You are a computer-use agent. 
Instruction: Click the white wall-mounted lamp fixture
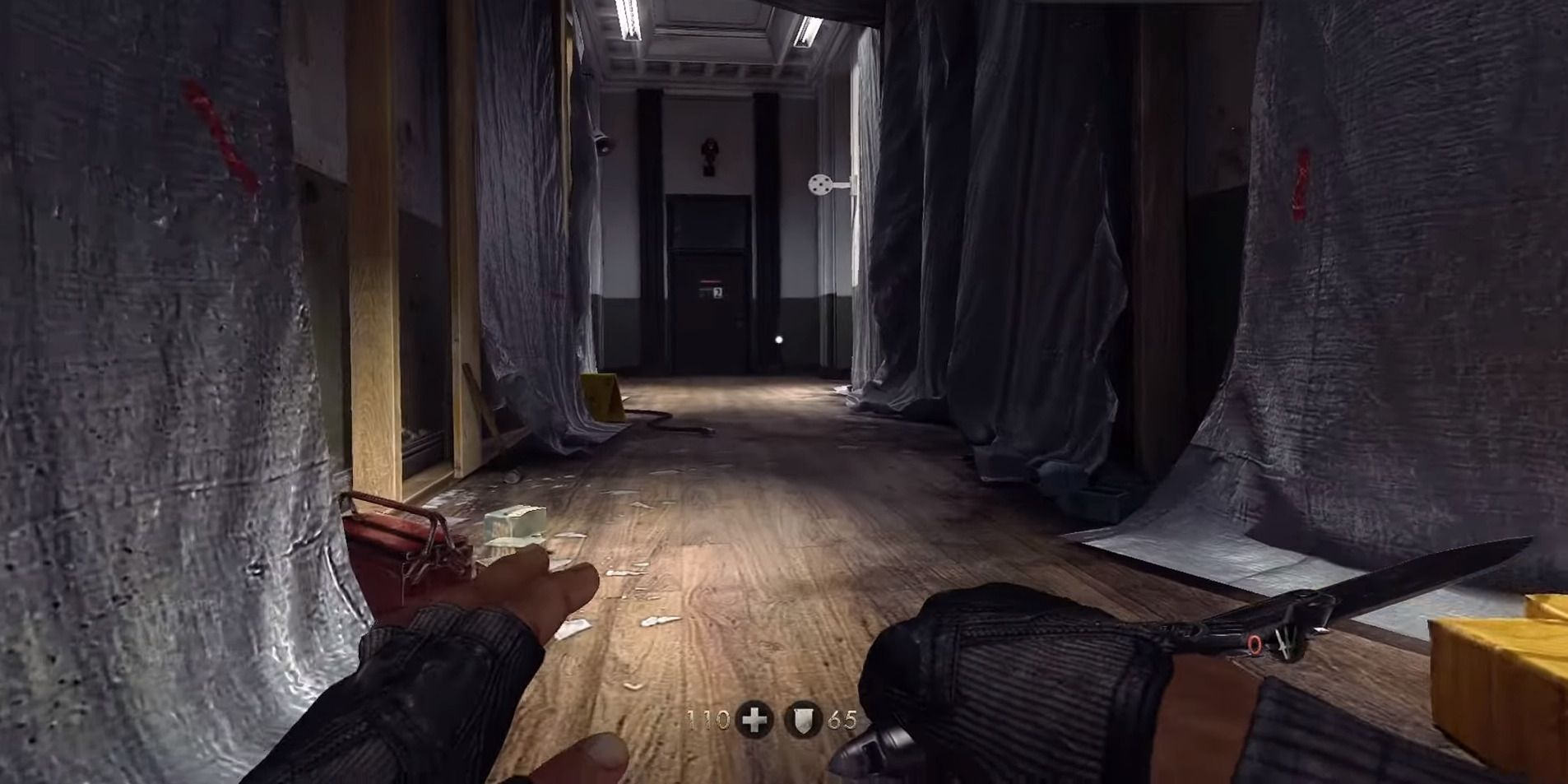coord(823,183)
